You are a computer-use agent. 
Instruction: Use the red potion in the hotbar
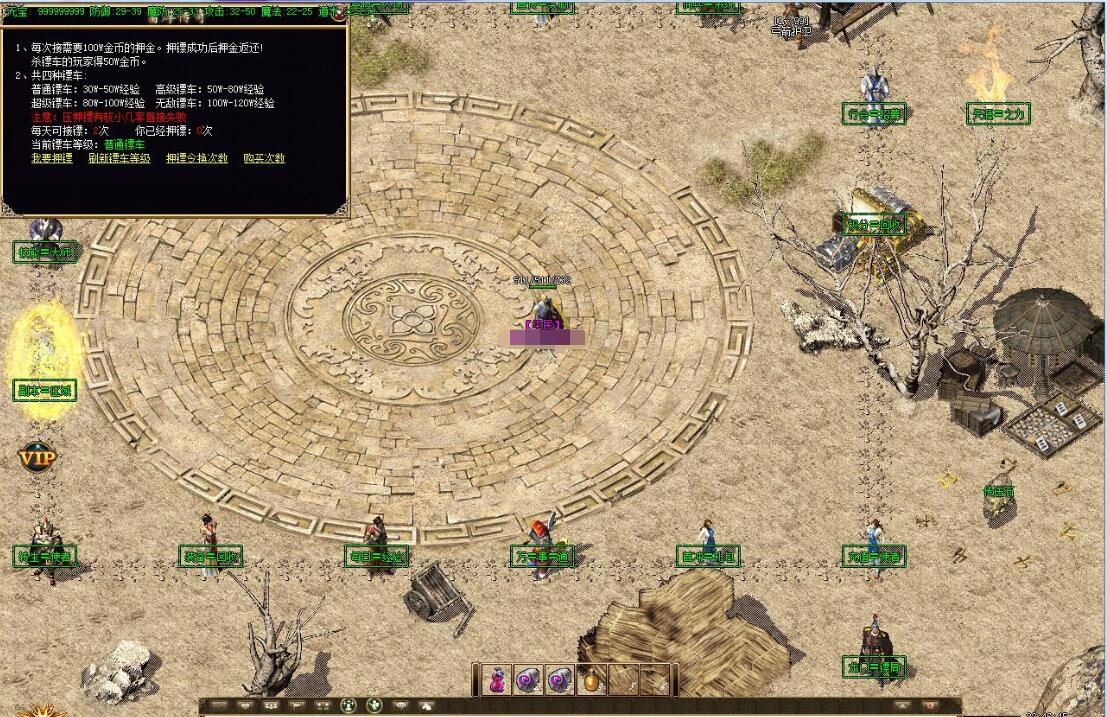(x=496, y=680)
